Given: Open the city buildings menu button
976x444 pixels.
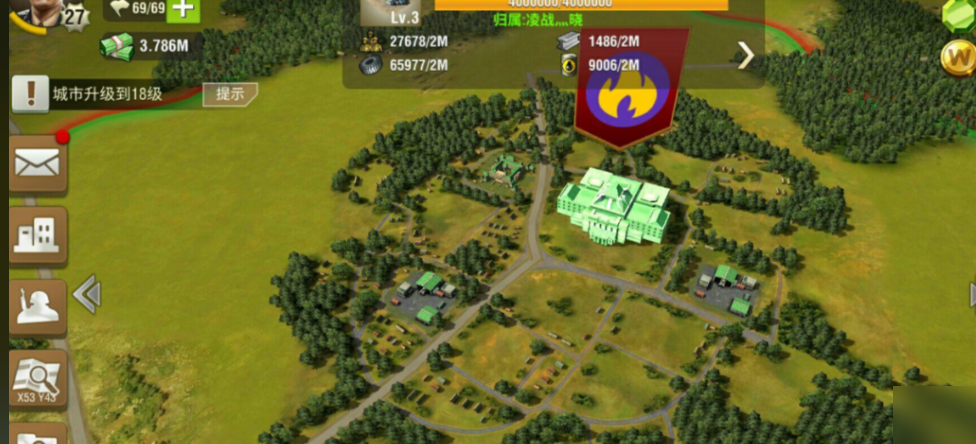Looking at the screenshot, I should coord(38,235).
